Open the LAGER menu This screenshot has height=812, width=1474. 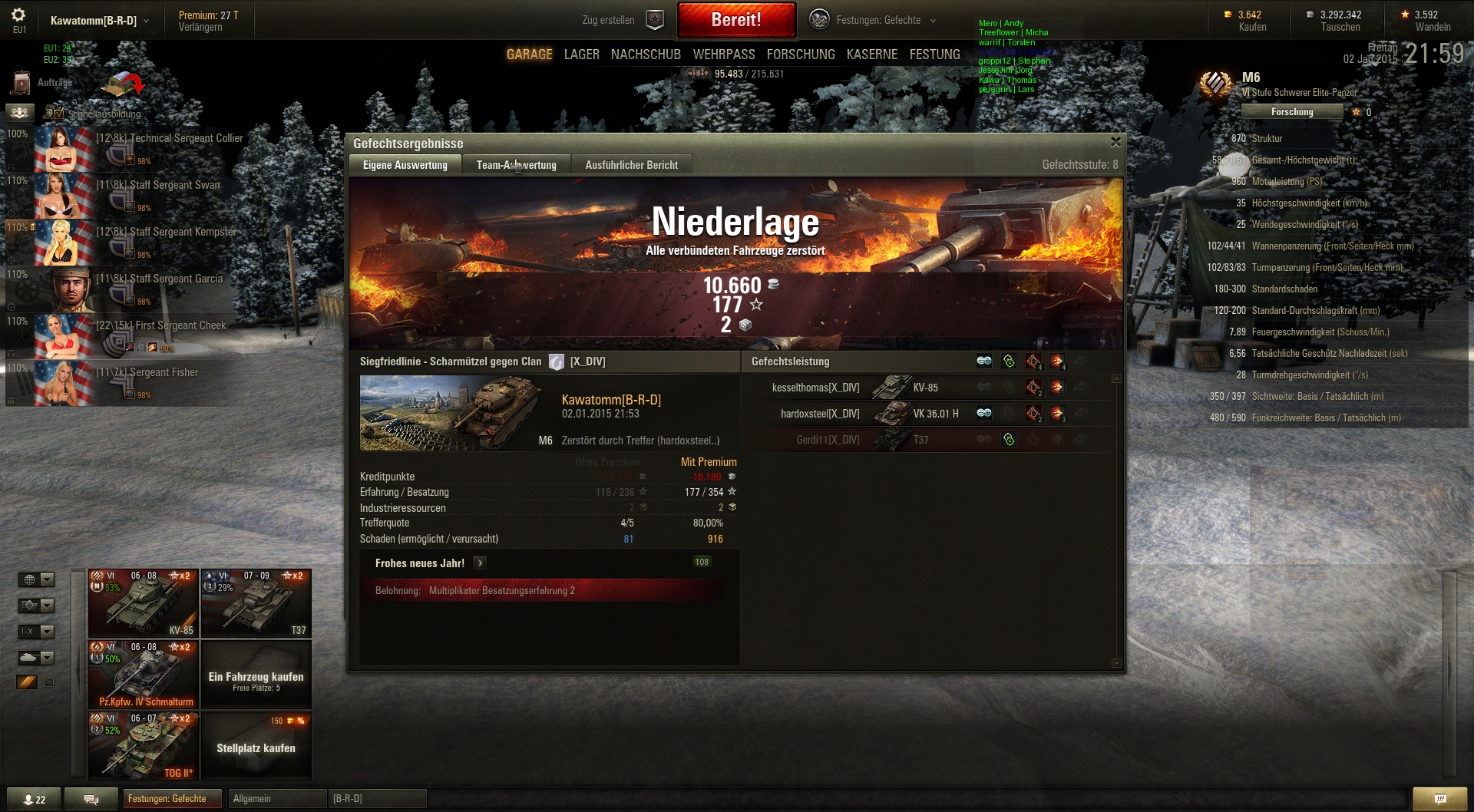581,54
